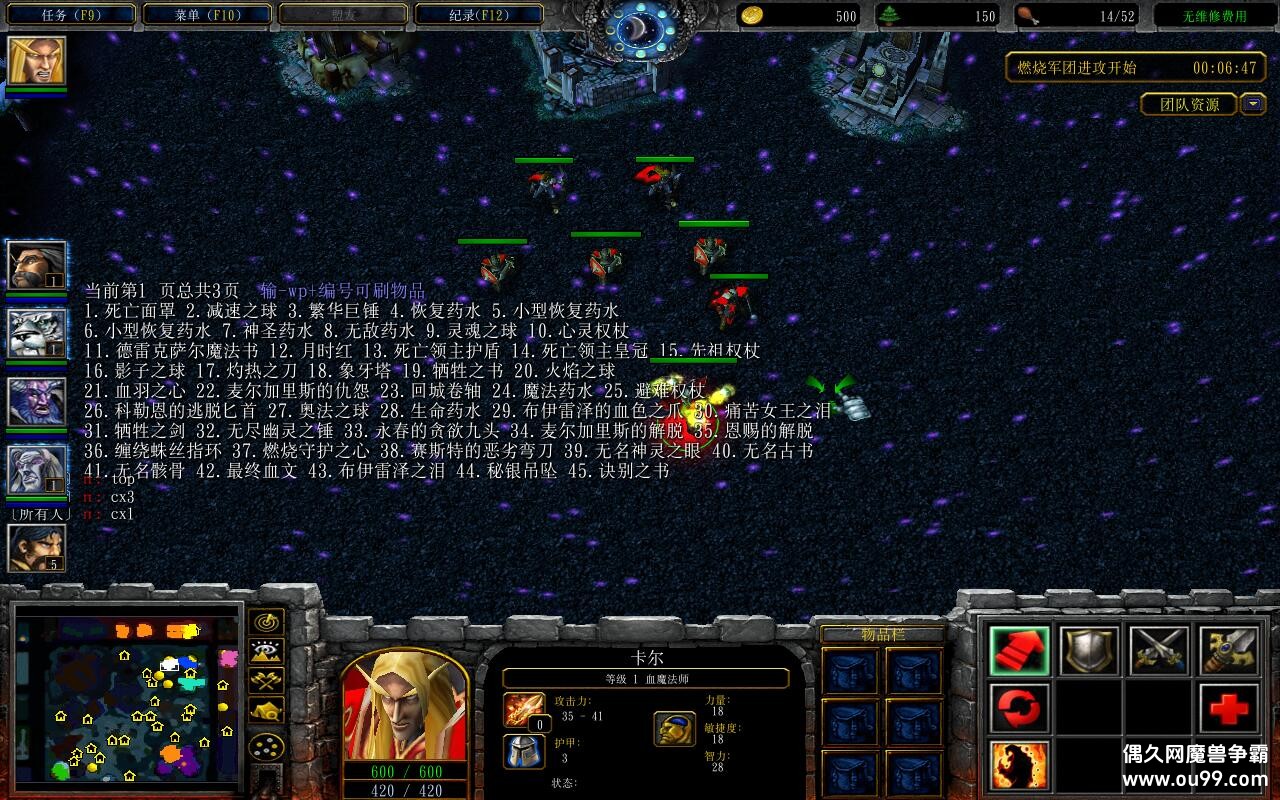Open the 任务 (F9) quest log
This screenshot has height=800, width=1280.
(72, 15)
